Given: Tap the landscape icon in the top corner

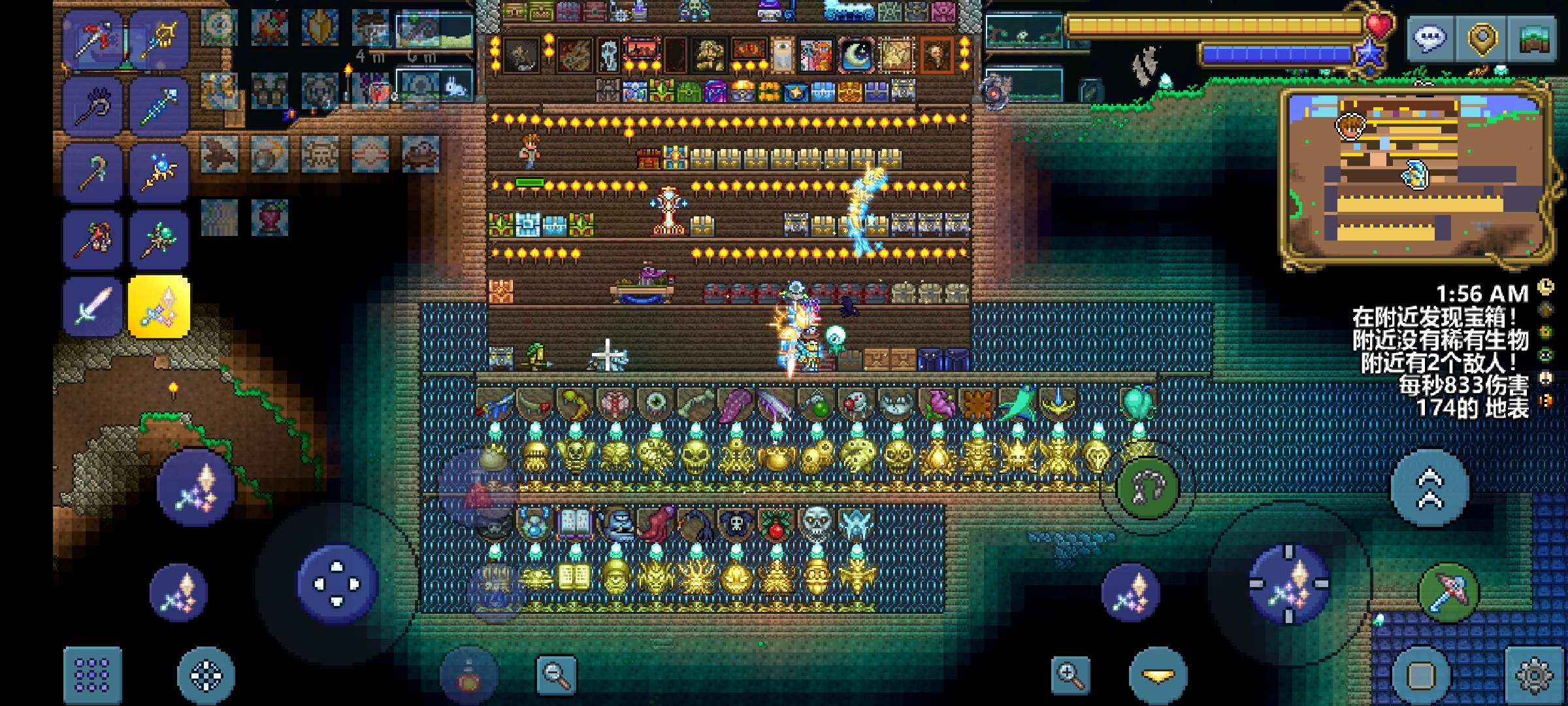Looking at the screenshot, I should tap(1533, 39).
